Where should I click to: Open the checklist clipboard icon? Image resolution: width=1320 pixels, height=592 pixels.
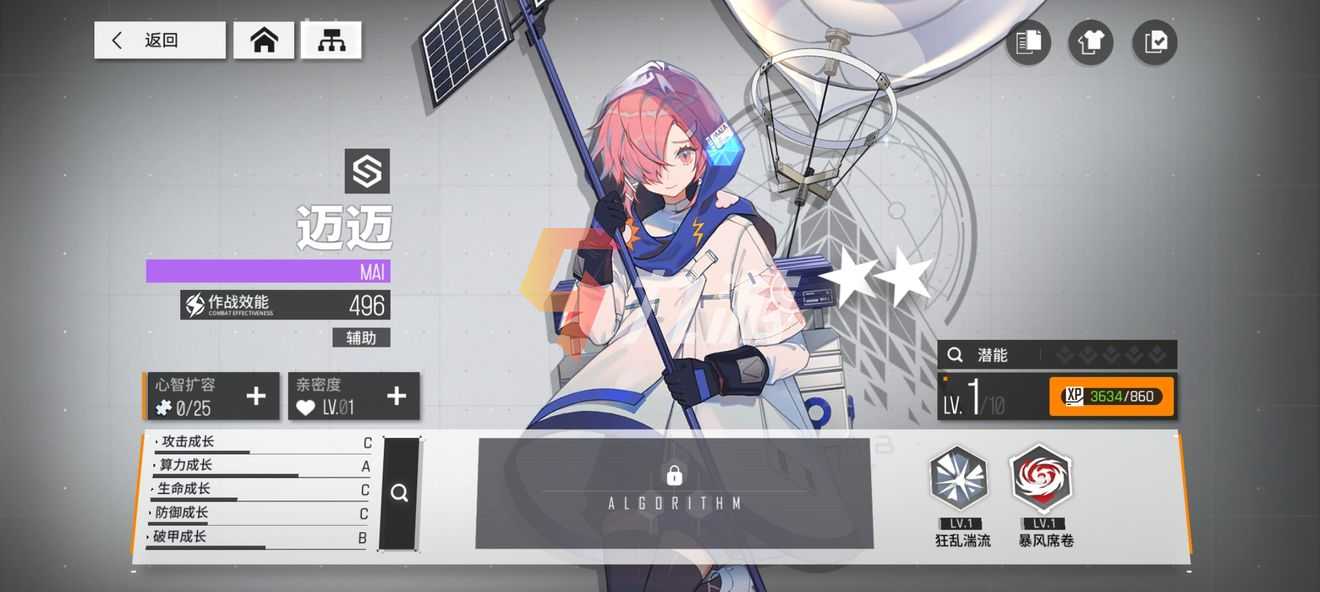pyautogui.click(x=1155, y=42)
